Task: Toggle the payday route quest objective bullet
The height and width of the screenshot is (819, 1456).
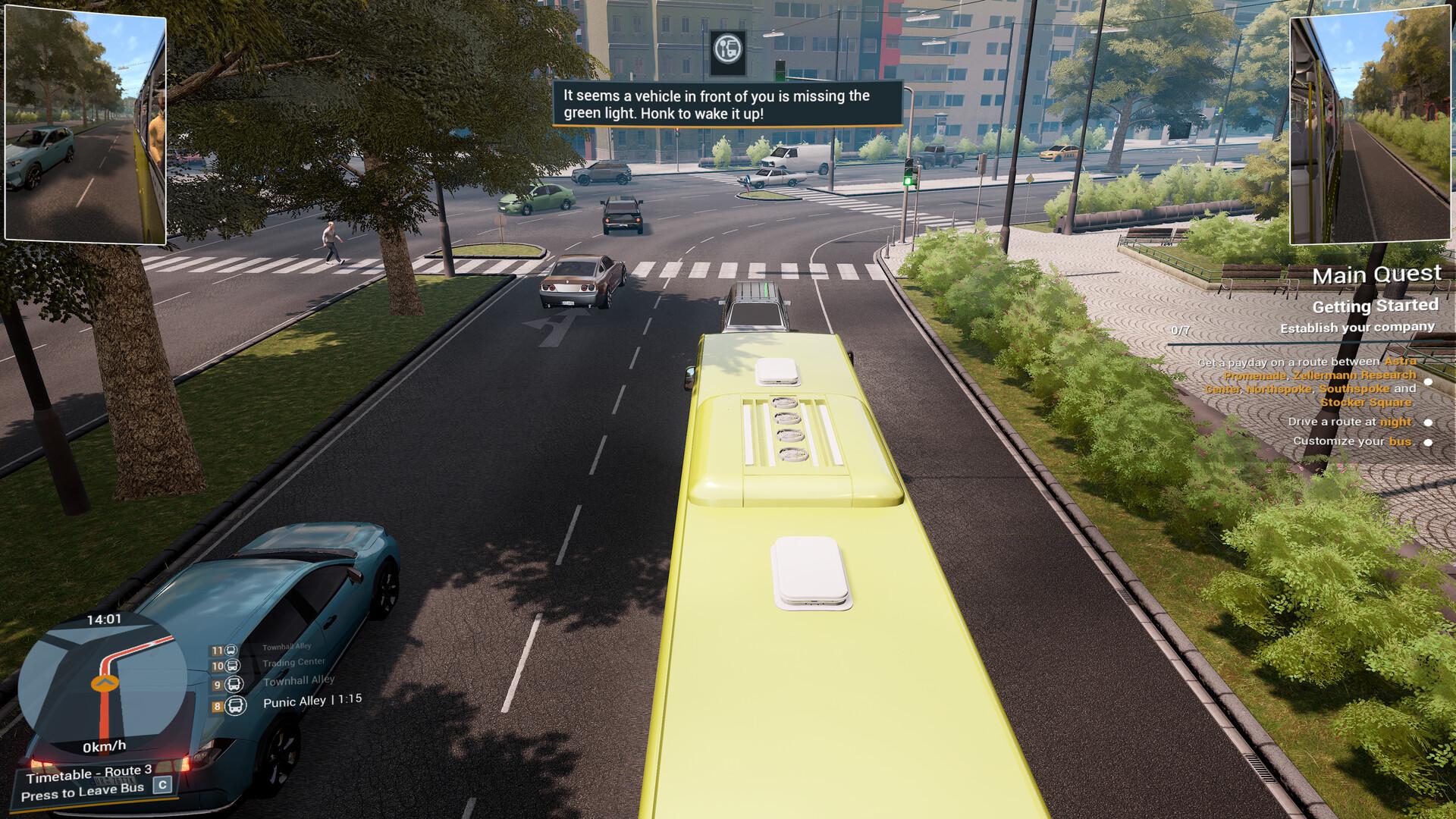Action: tap(1429, 382)
